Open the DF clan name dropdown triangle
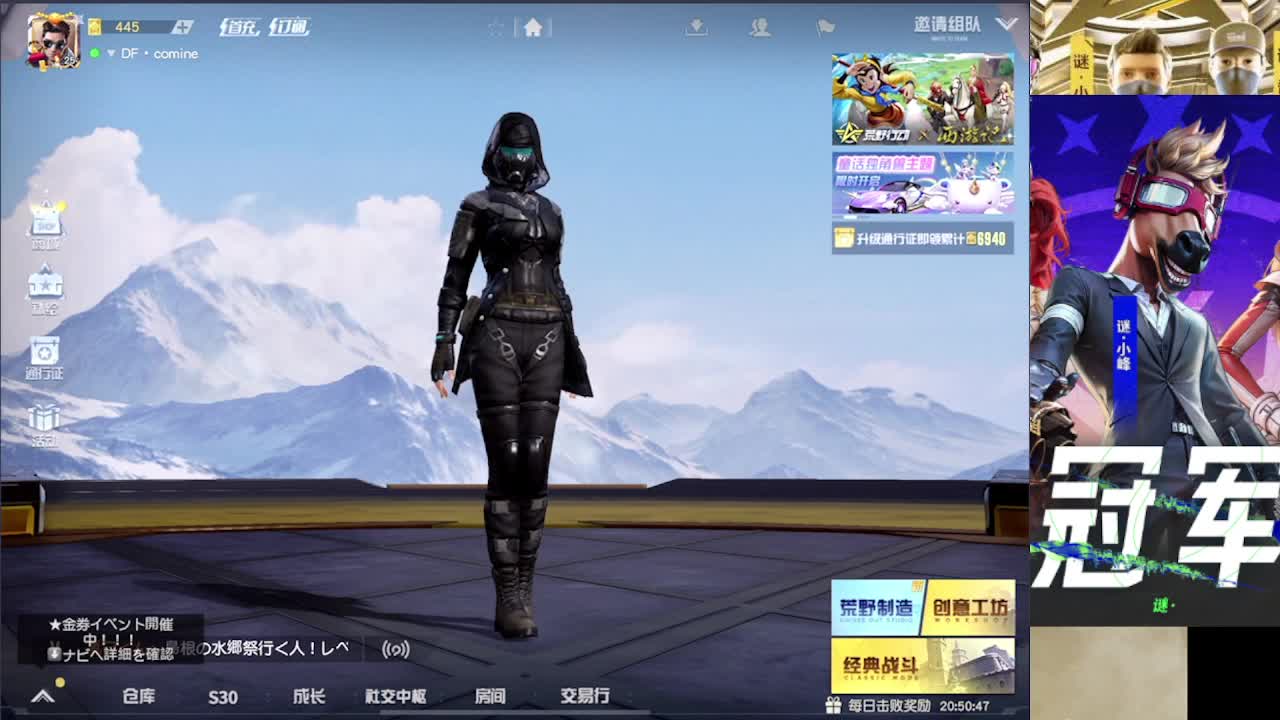Viewport: 1280px width, 720px height. (x=112, y=54)
